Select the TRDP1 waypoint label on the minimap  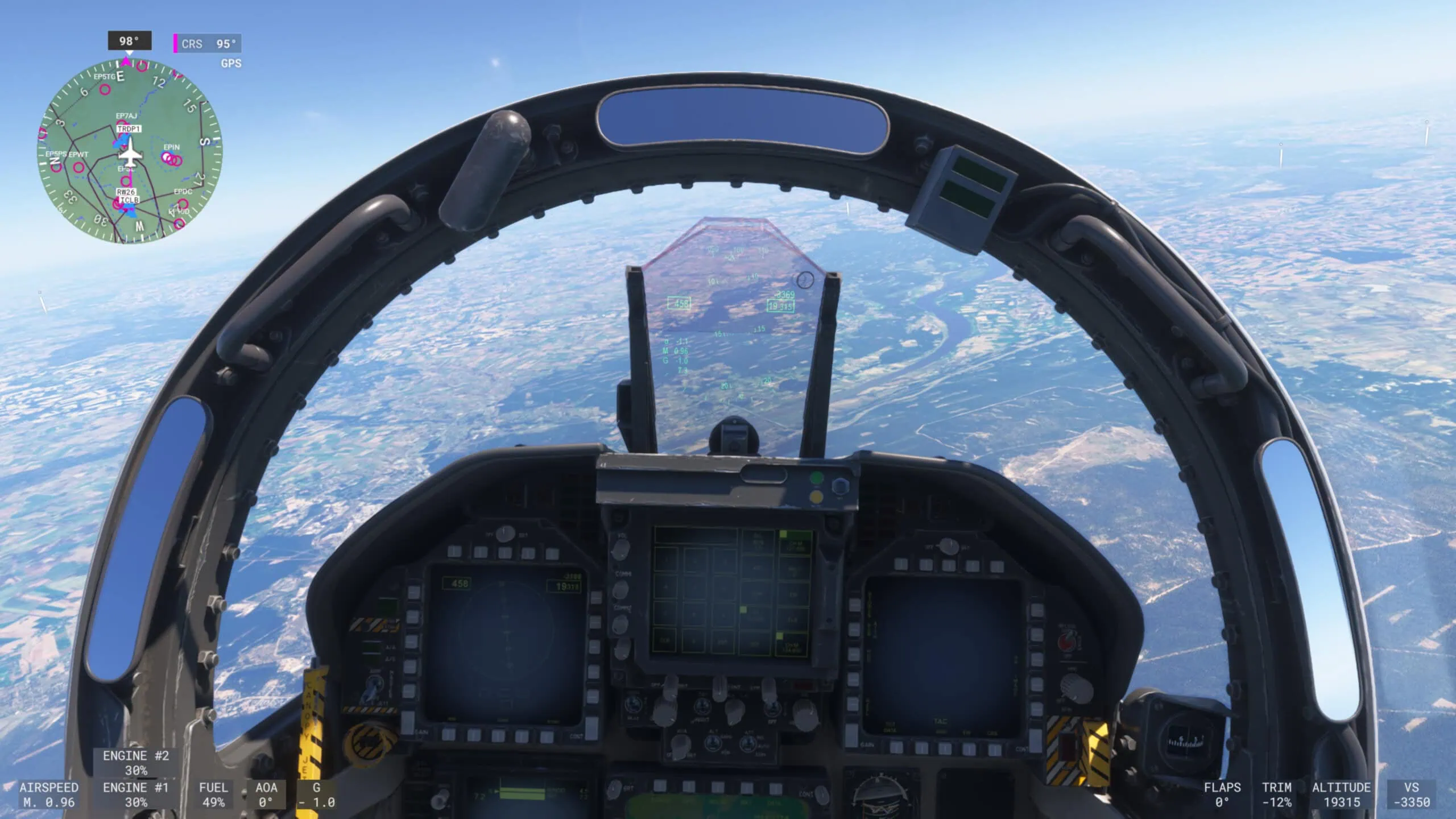(x=129, y=130)
